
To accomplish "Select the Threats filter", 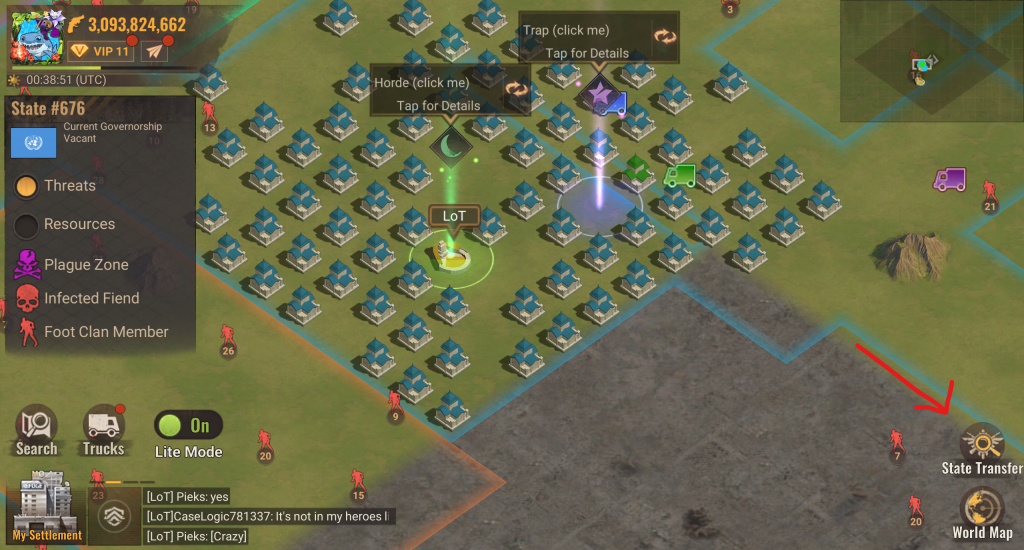I will click(28, 186).
